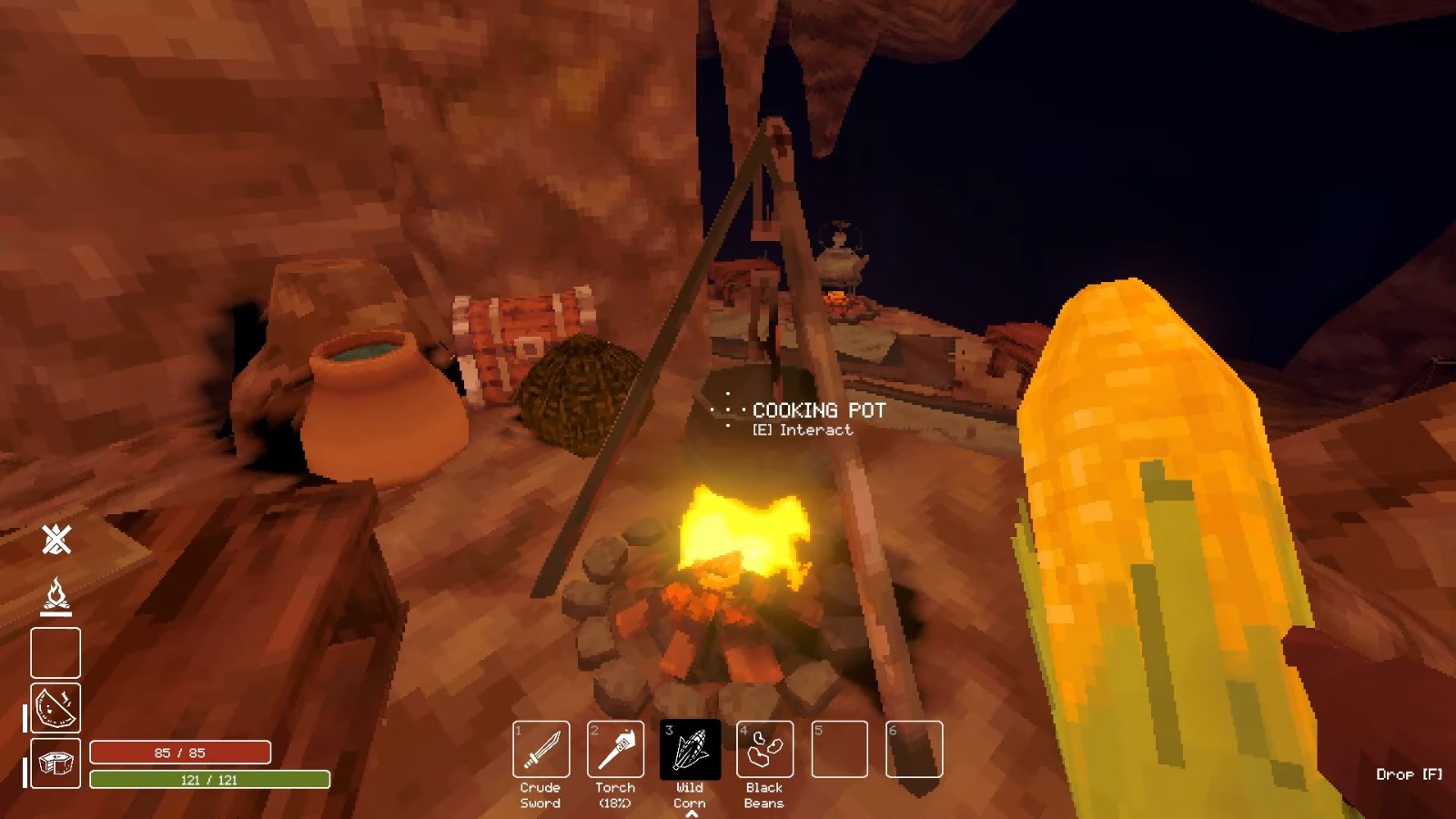Click the crossed-out status icon

[x=56, y=540]
